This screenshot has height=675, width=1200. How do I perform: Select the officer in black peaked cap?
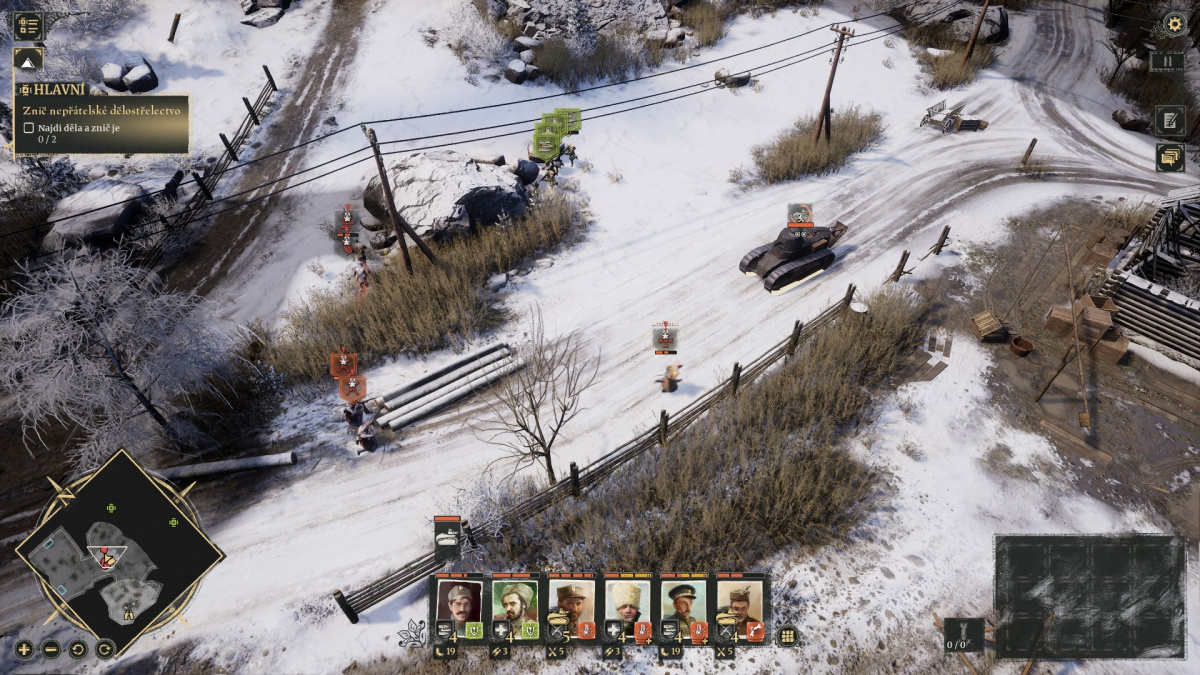[683, 601]
